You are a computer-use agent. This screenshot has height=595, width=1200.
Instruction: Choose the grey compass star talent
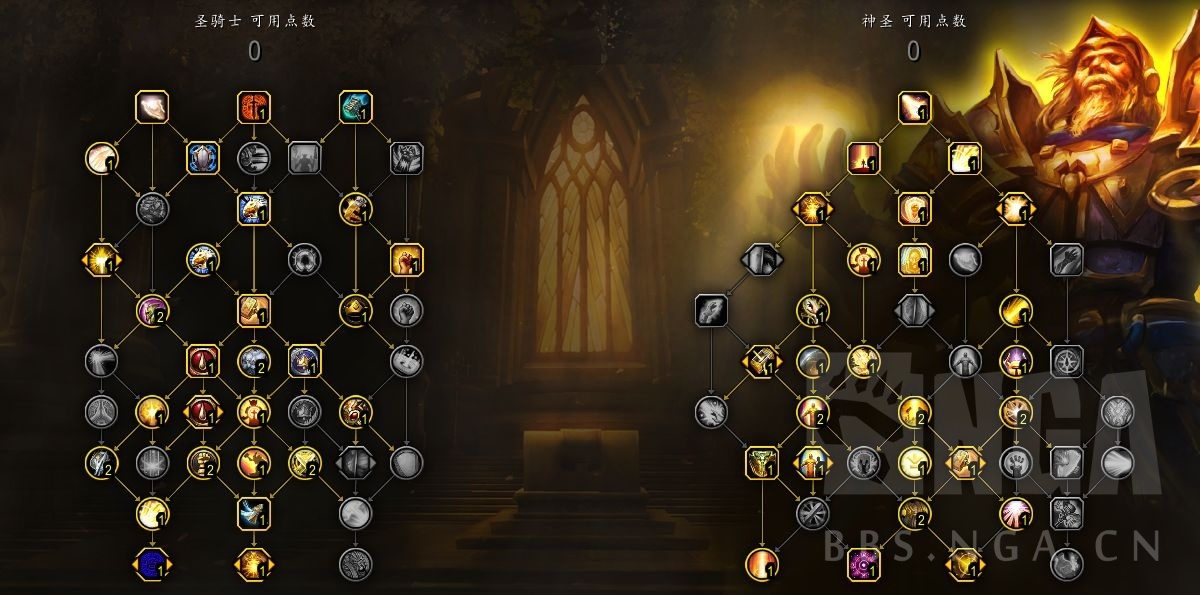[1067, 360]
